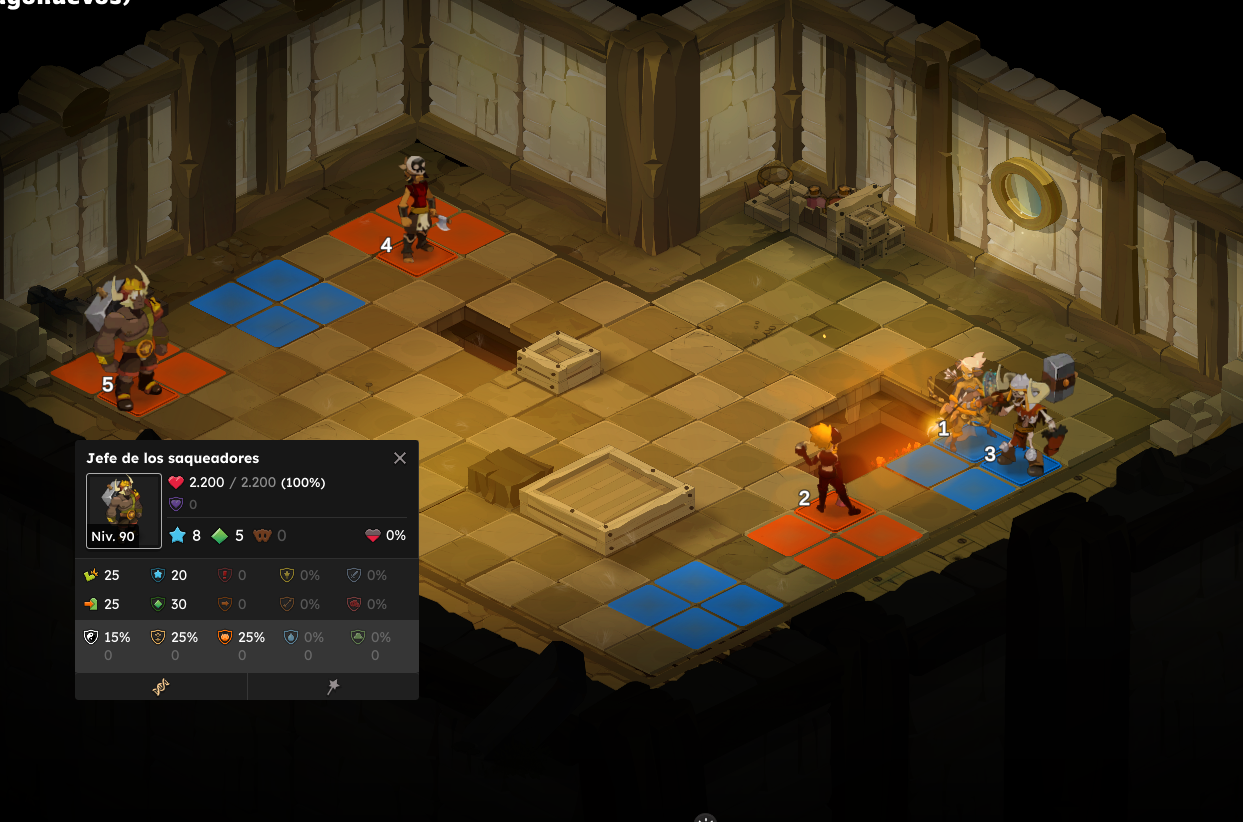Switch to the magic wand spells tab
Image resolution: width=1243 pixels, height=822 pixels.
click(333, 686)
